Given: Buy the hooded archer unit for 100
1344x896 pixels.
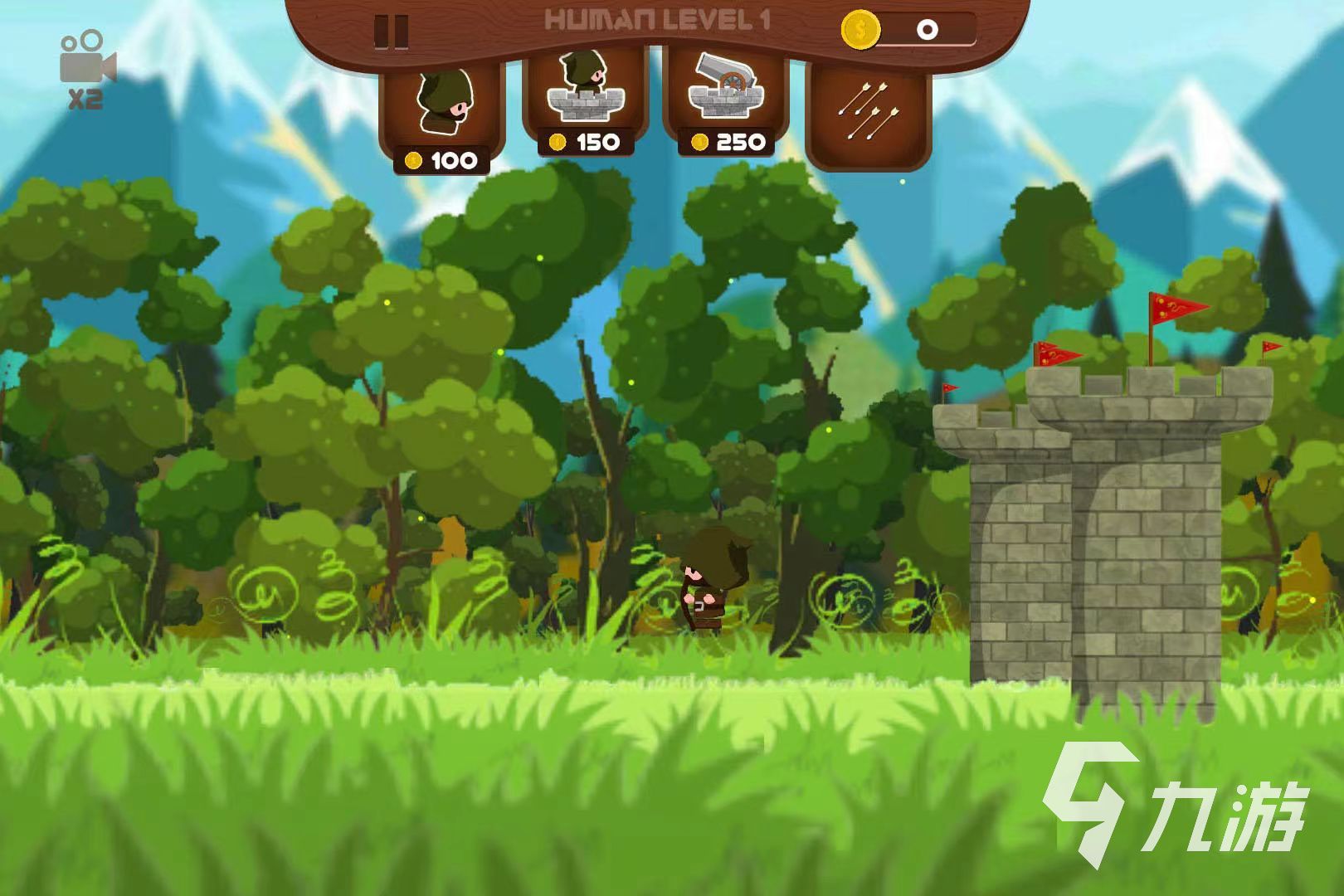Looking at the screenshot, I should (442, 112).
